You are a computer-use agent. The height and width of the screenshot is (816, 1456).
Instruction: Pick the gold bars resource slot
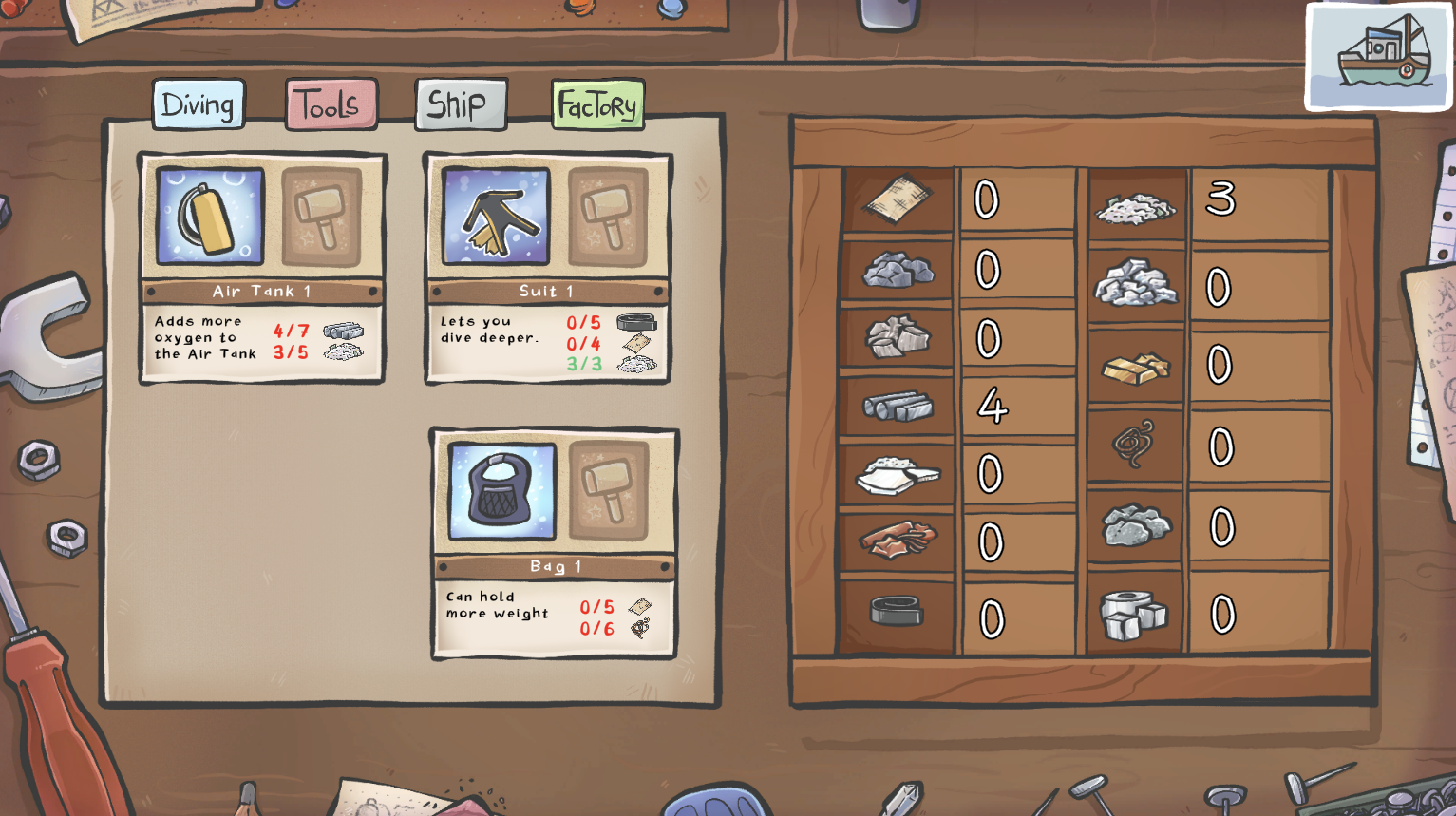(x=1135, y=368)
